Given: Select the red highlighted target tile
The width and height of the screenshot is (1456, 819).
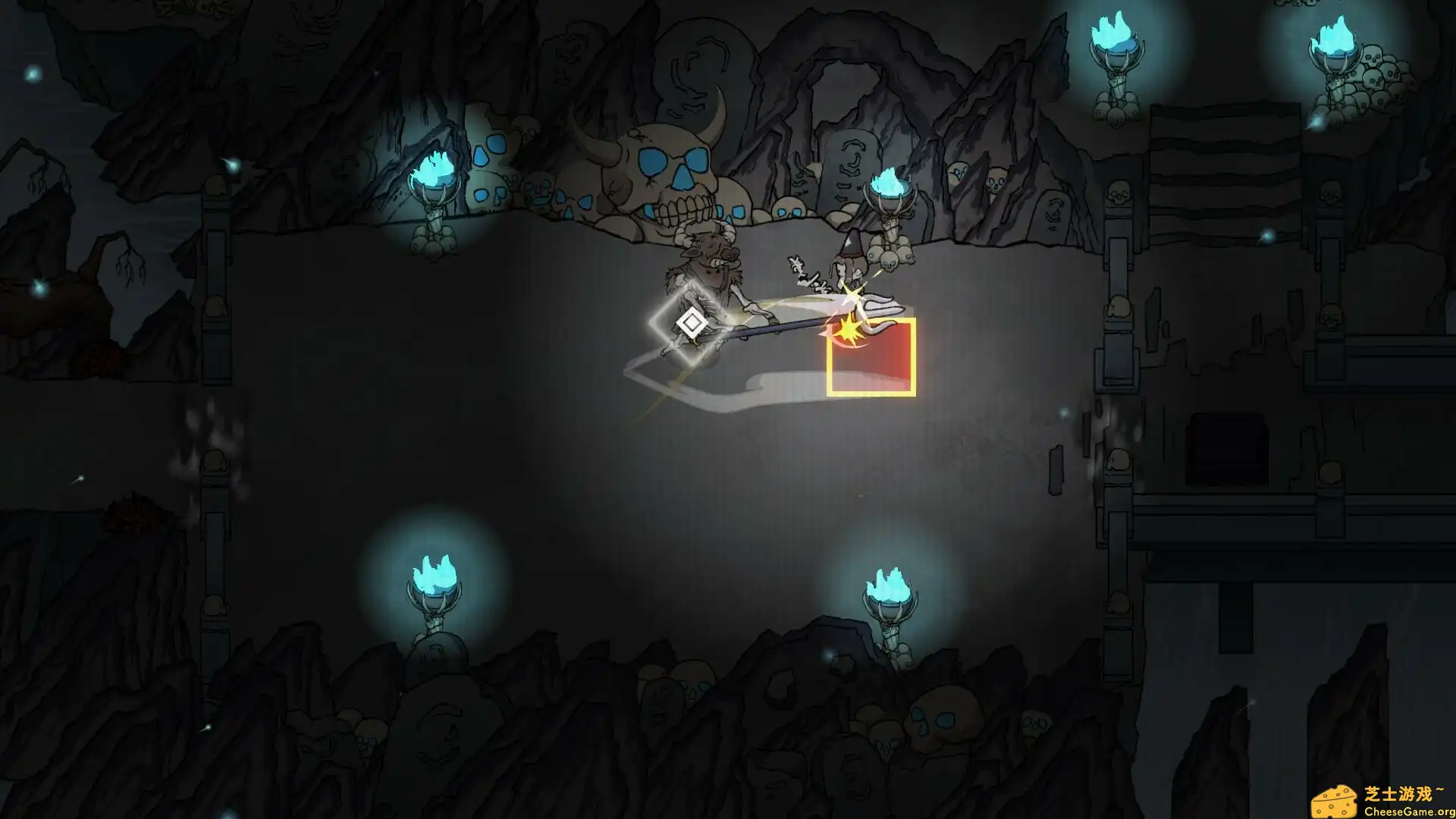Looking at the screenshot, I should tap(871, 357).
